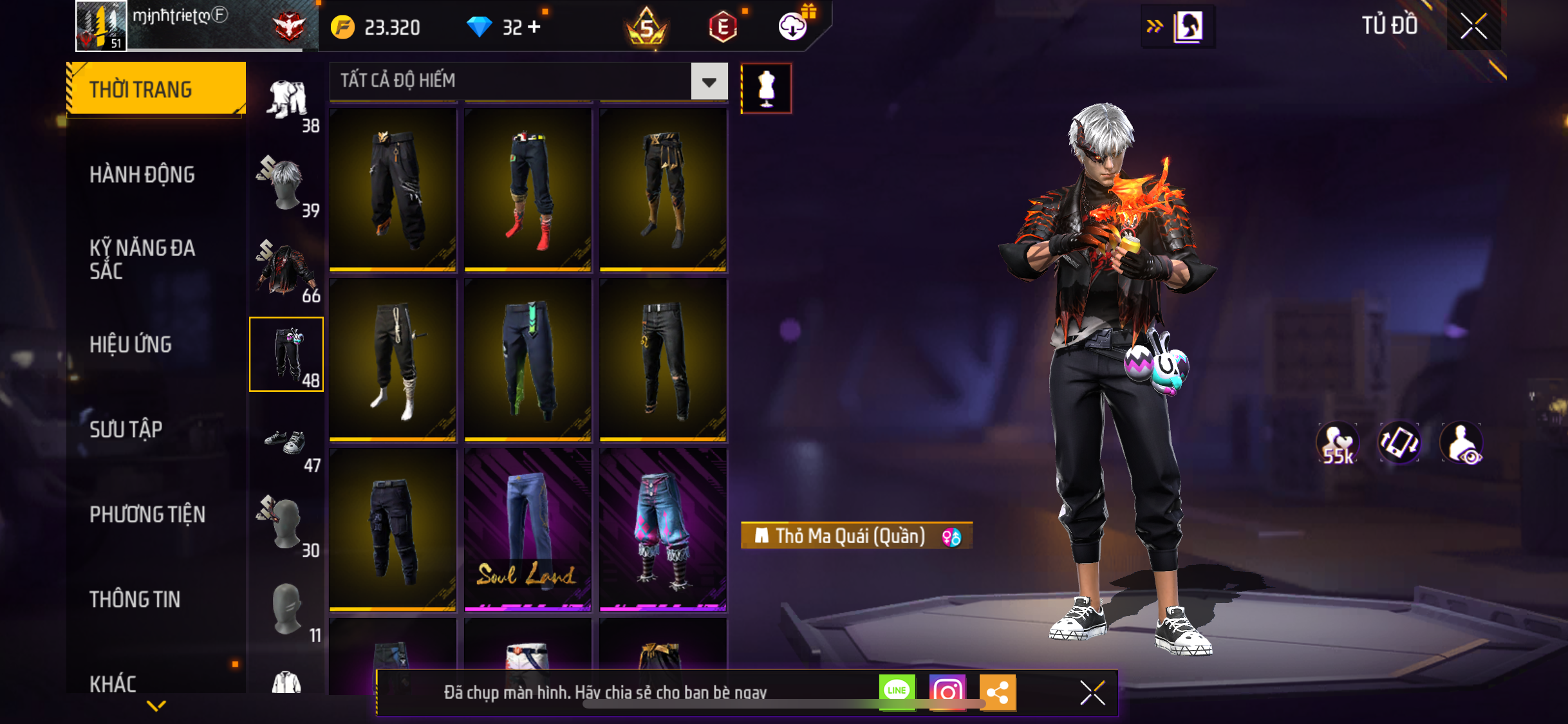This screenshot has width=1568, height=724.
Task: Dismiss the screenshot share banner
Action: (x=1092, y=692)
